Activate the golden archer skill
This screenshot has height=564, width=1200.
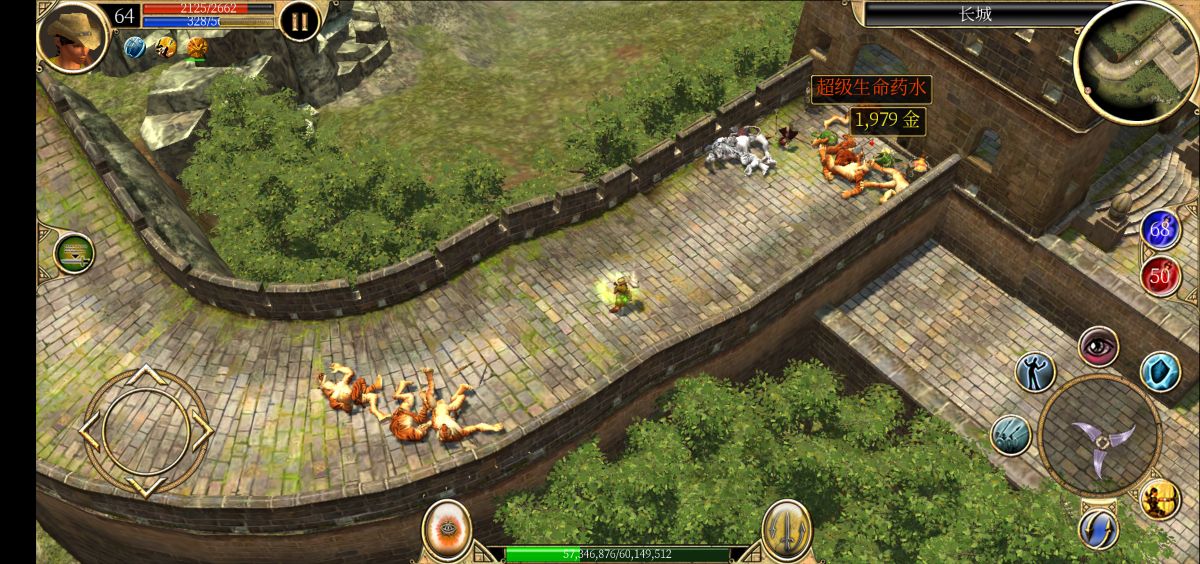(1160, 499)
